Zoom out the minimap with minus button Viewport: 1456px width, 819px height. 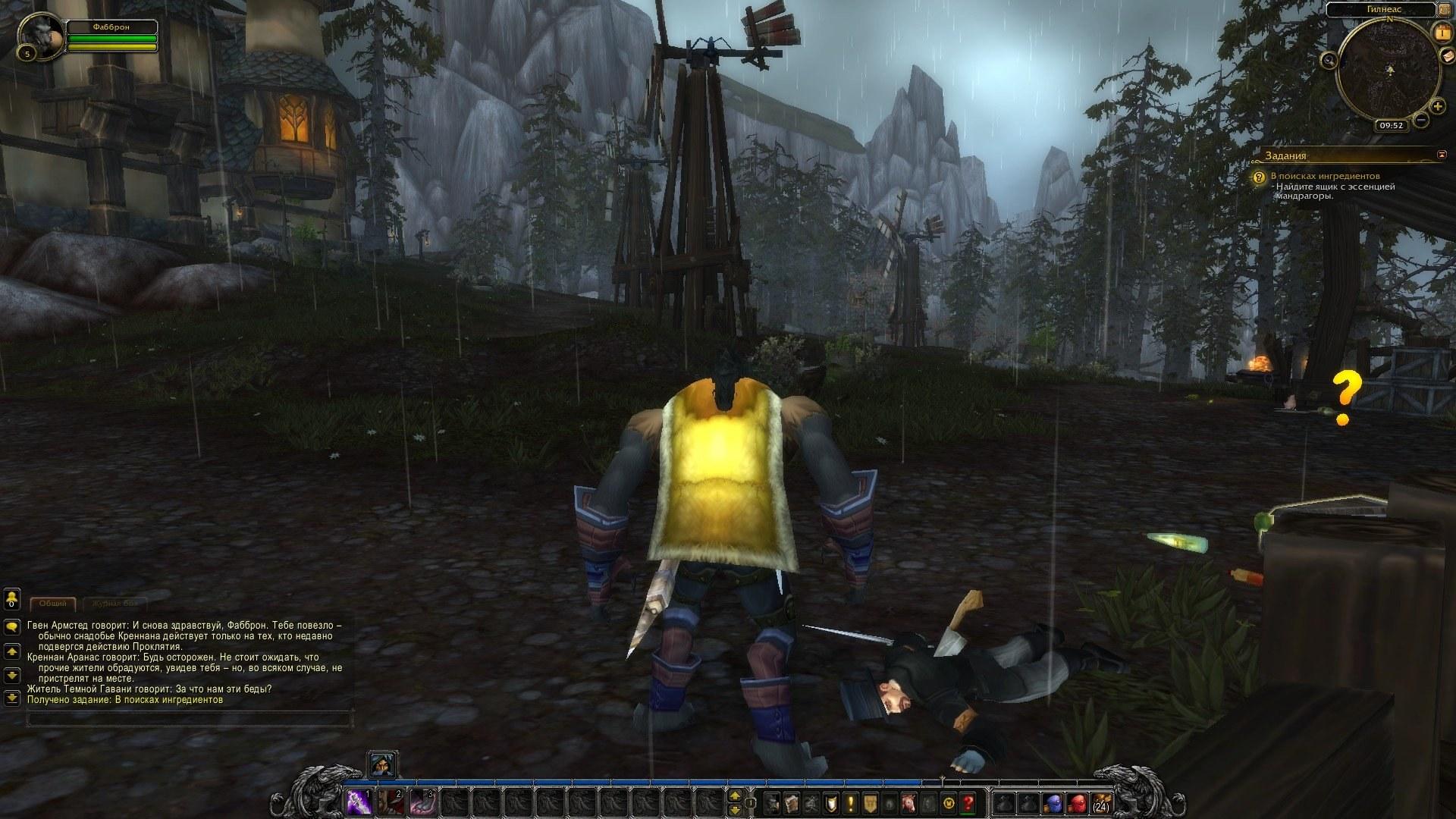coord(1421,120)
